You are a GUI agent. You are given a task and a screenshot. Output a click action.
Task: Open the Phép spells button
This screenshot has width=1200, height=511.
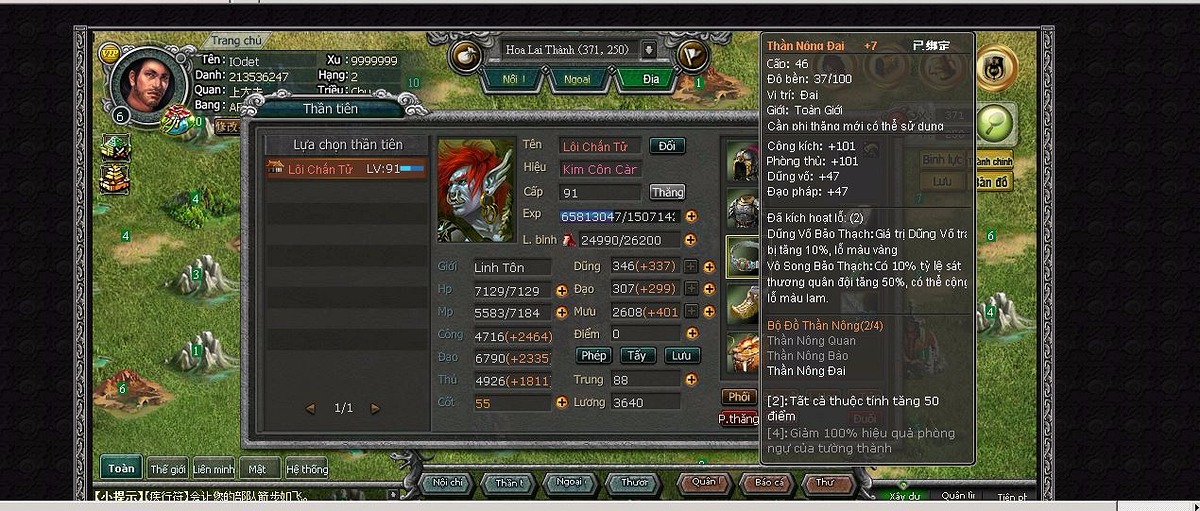click(594, 356)
